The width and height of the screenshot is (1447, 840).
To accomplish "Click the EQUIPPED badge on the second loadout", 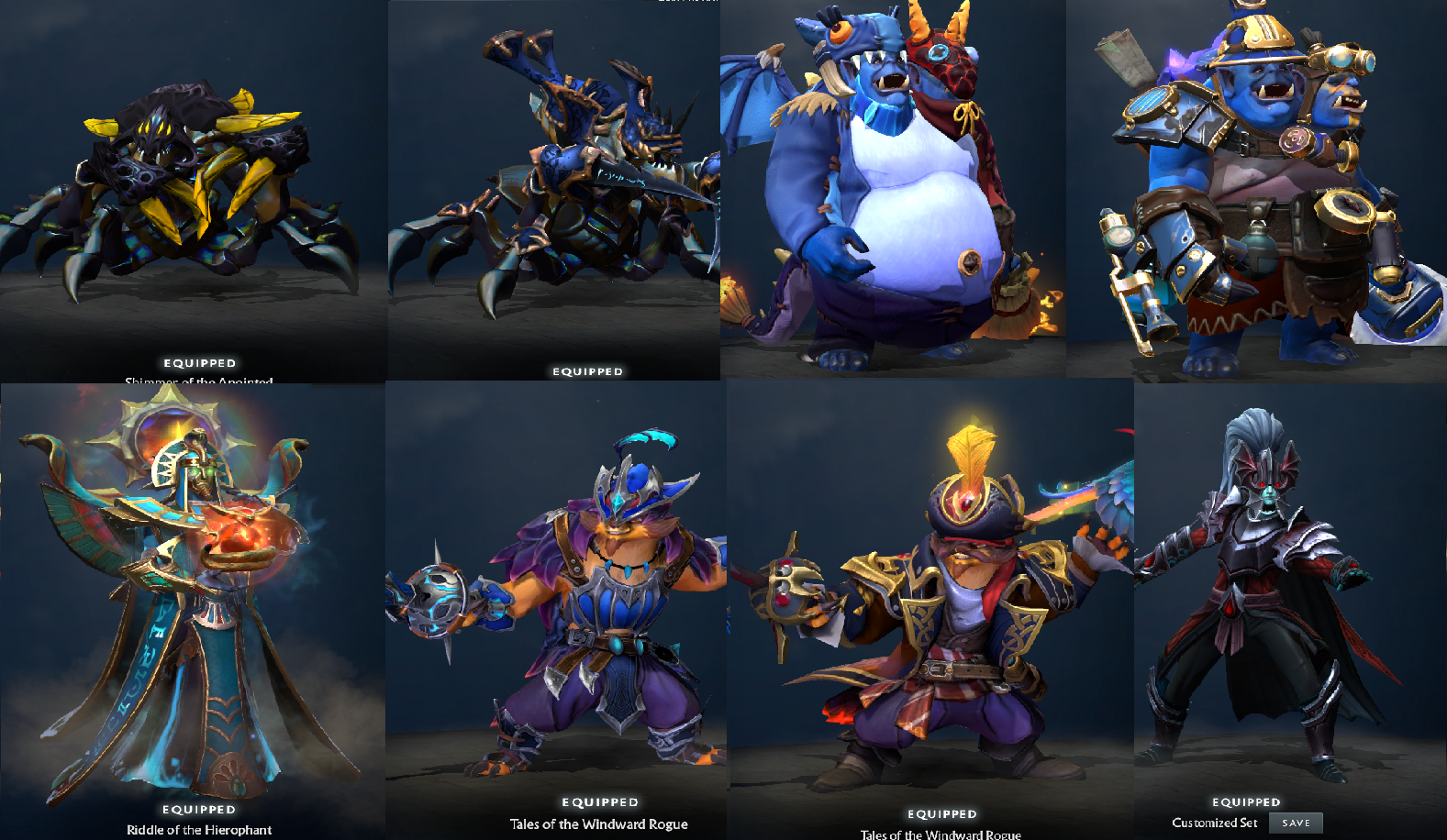I will 587,370.
